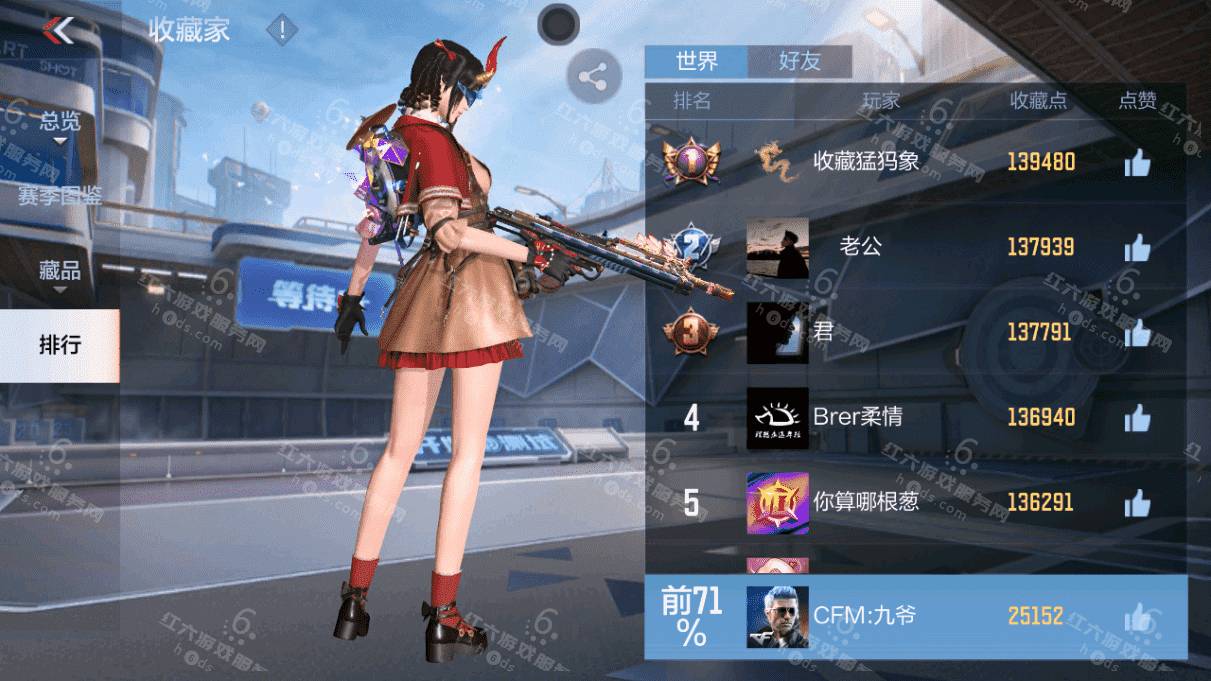Share the collector page via share icon
The height and width of the screenshot is (681, 1211).
pos(594,76)
